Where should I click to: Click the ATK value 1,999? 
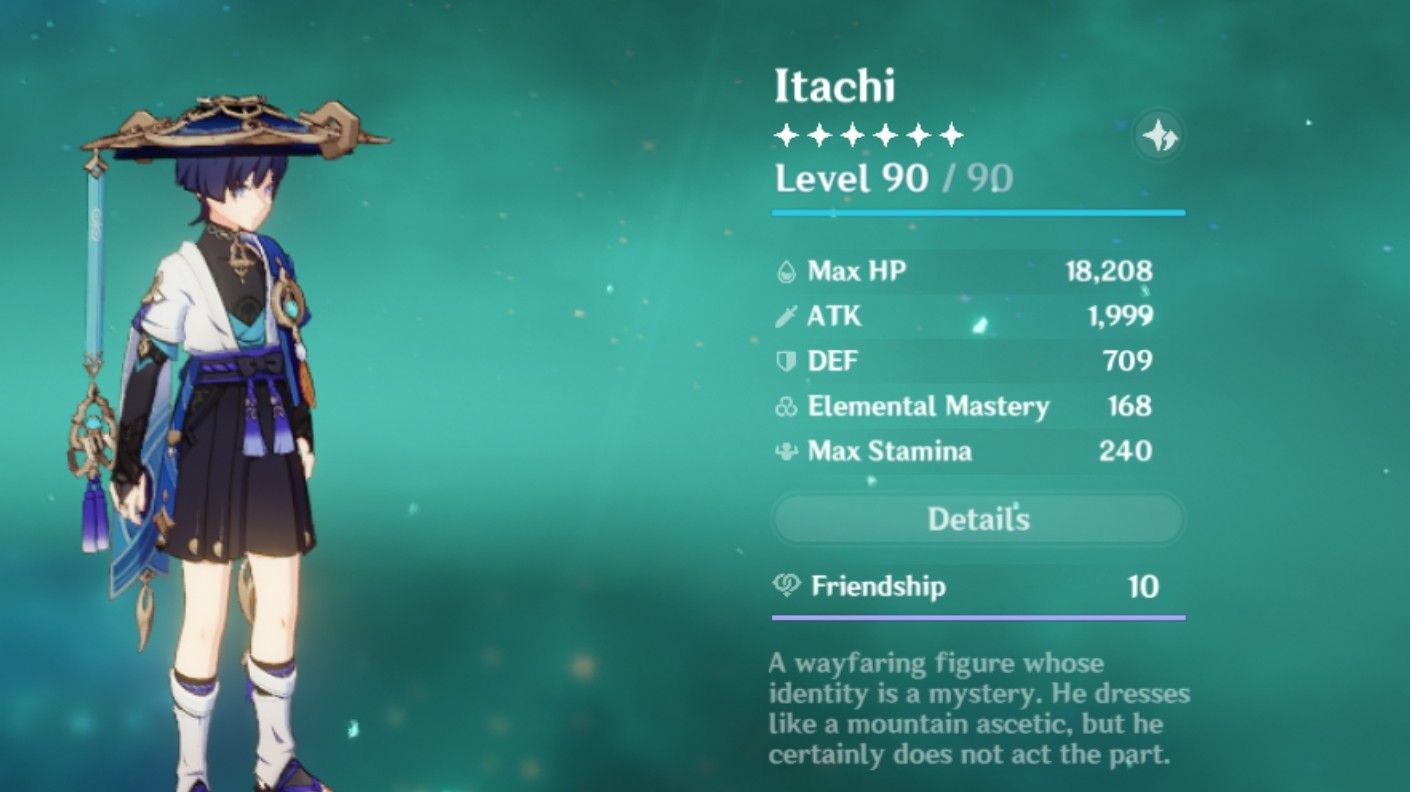pyautogui.click(x=1123, y=315)
